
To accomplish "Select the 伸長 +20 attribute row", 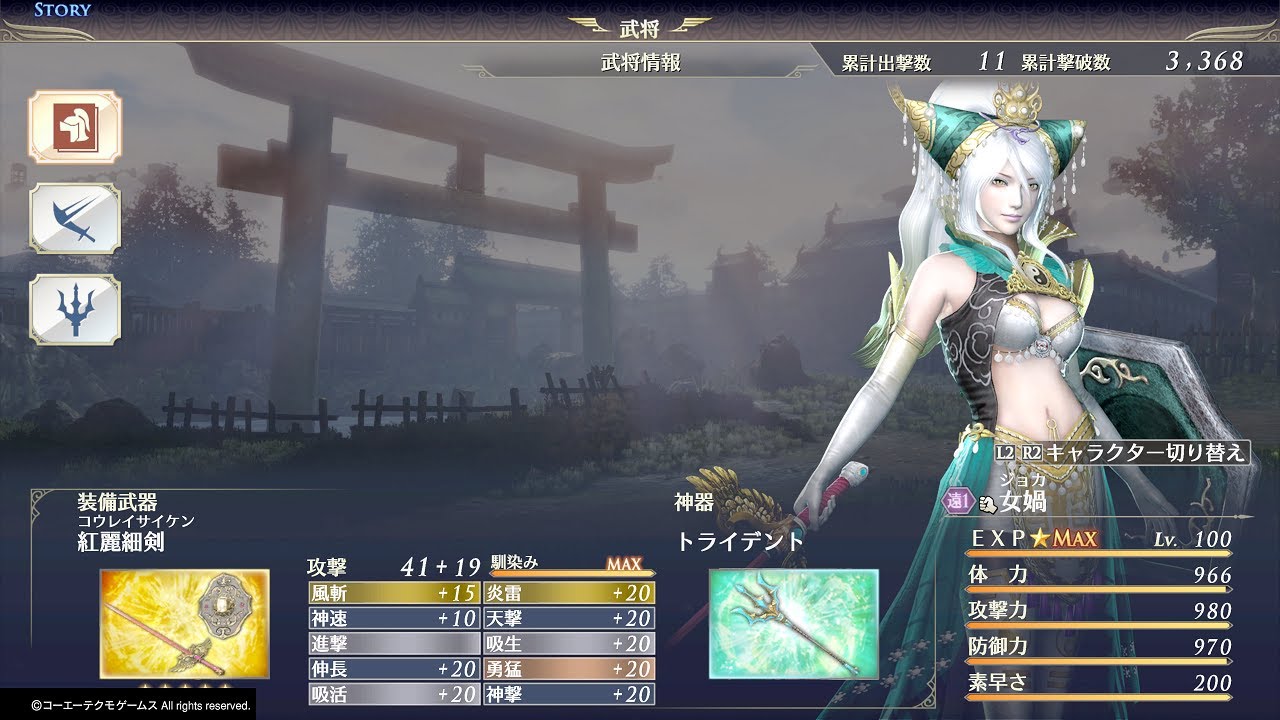I will [394, 669].
